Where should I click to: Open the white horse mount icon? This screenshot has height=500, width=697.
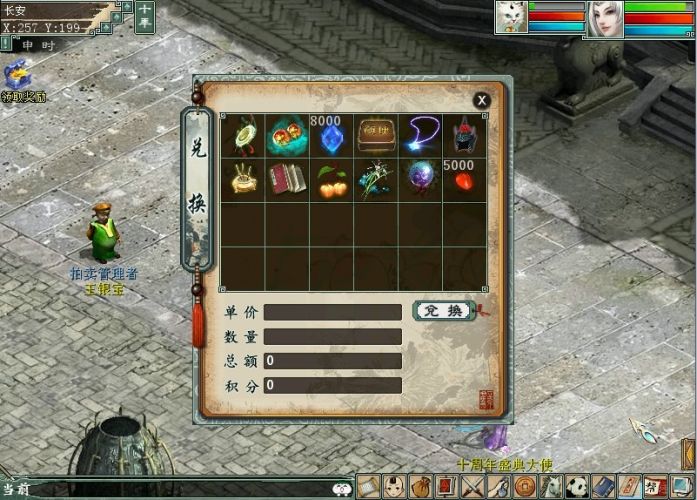tap(551, 487)
